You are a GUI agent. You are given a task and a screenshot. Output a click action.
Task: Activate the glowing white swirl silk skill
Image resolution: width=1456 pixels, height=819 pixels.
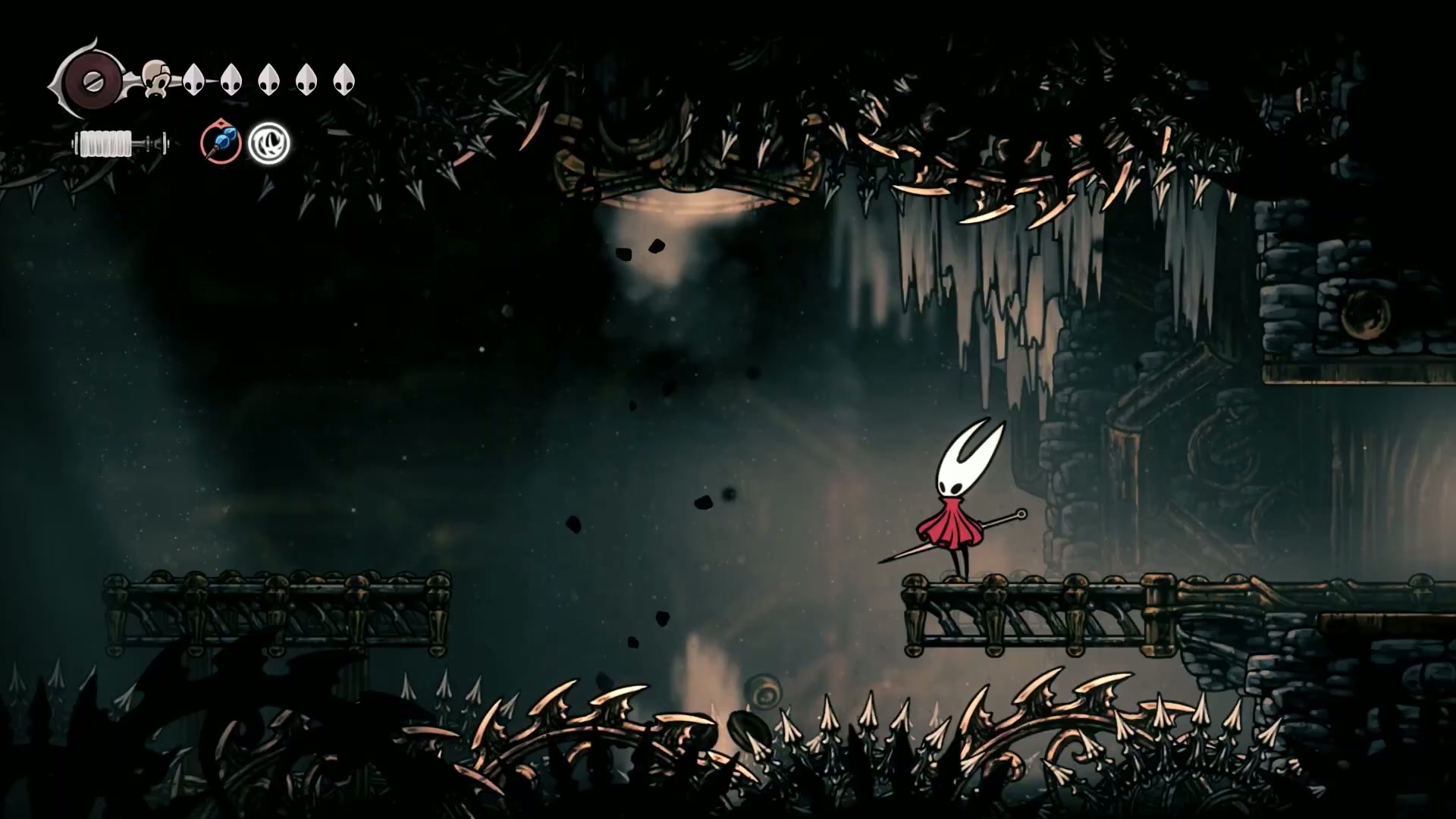(269, 143)
